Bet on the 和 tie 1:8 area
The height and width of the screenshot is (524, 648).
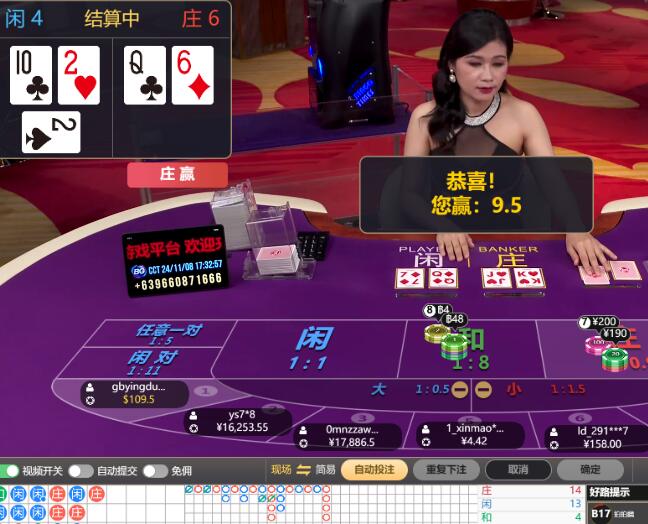tap(470, 347)
